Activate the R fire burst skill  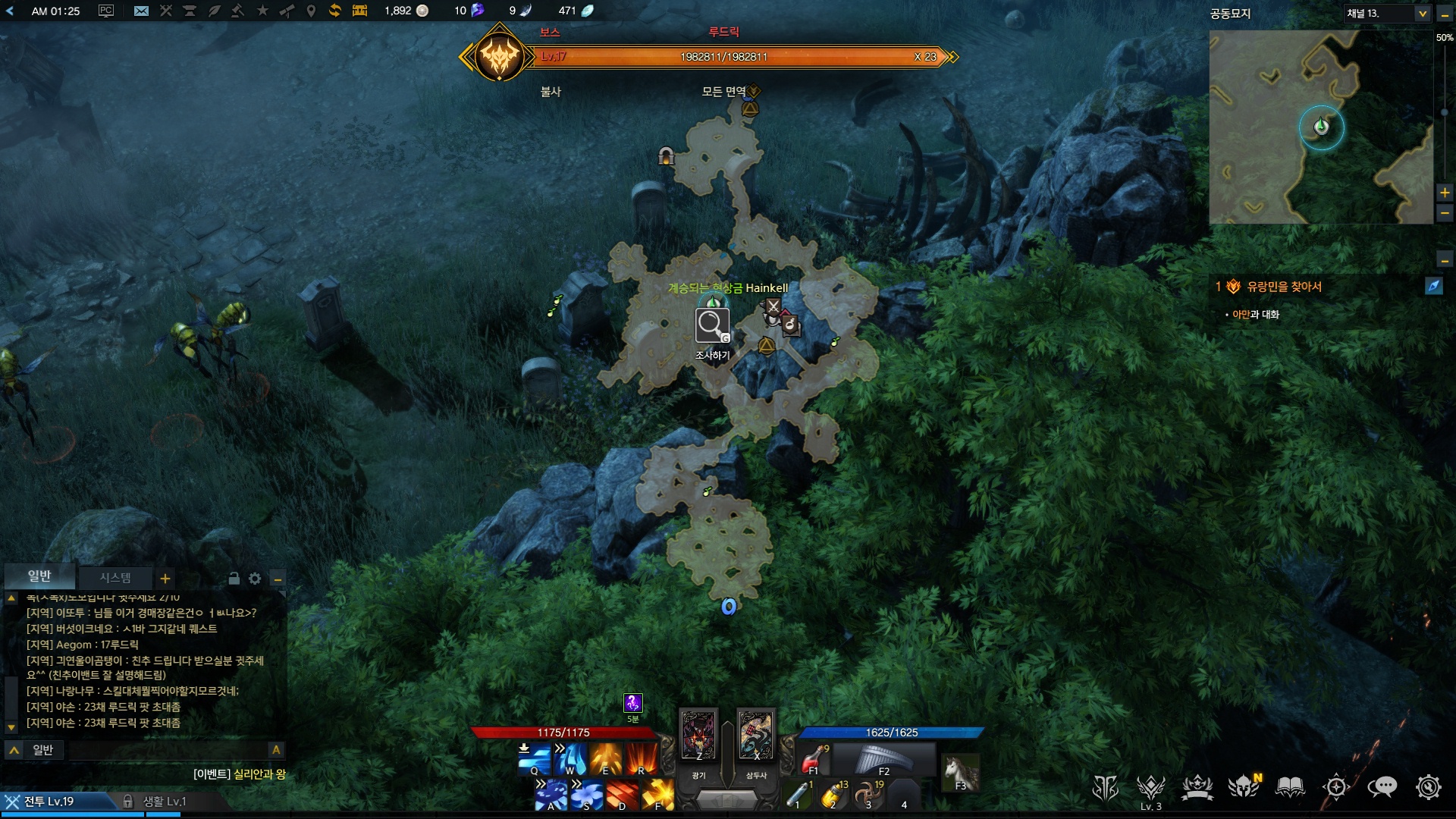click(x=641, y=758)
